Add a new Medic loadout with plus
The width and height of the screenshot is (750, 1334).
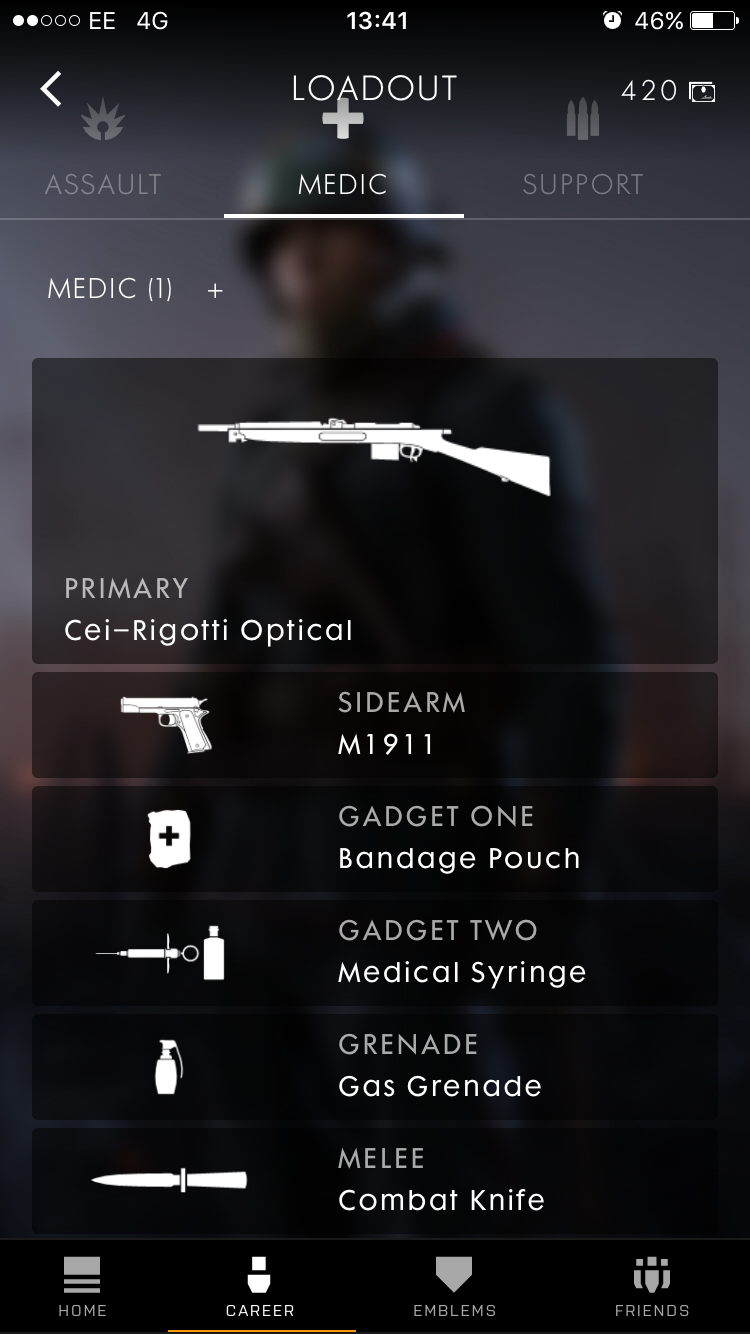click(x=215, y=291)
